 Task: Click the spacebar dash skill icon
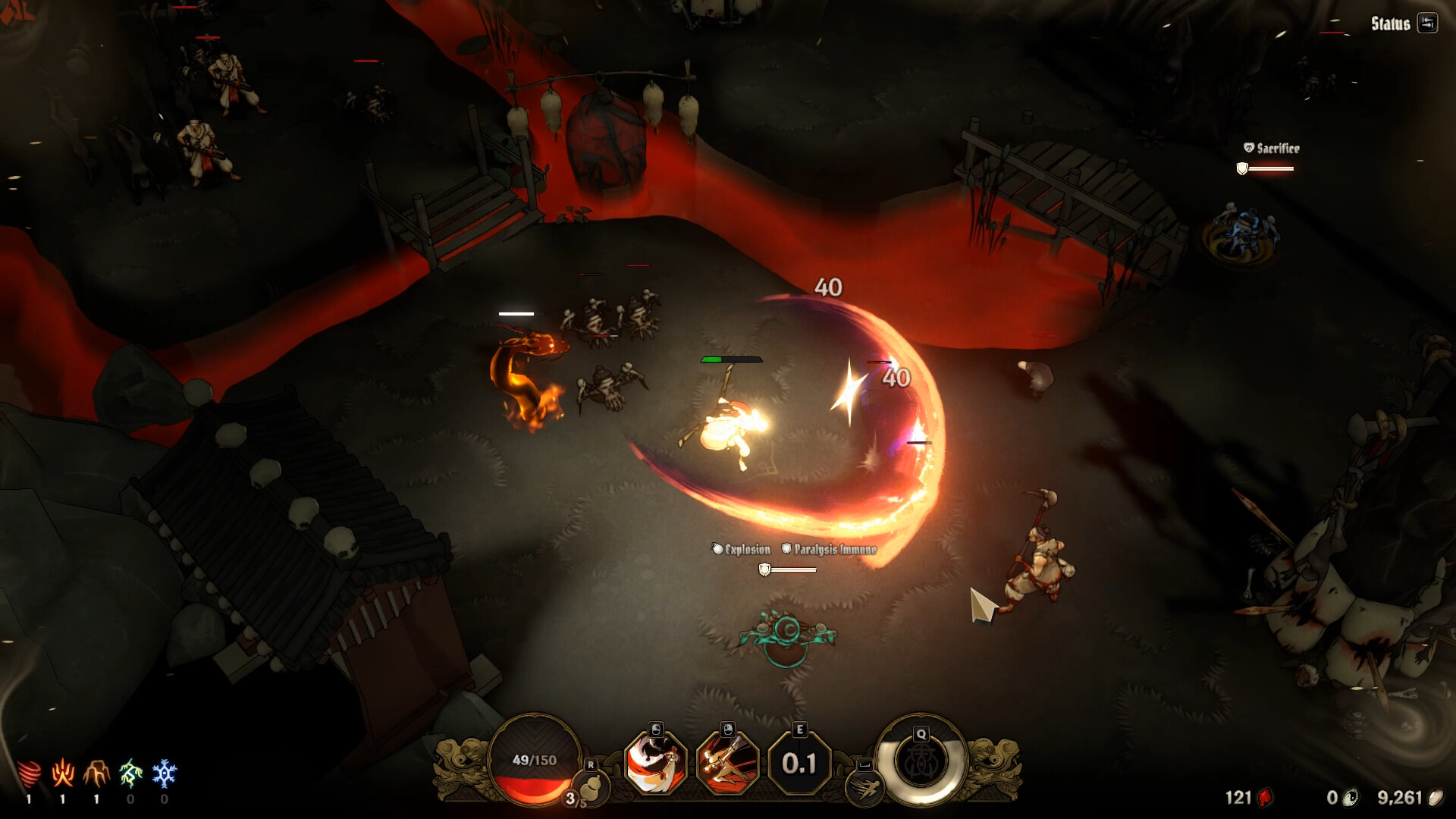[864, 786]
